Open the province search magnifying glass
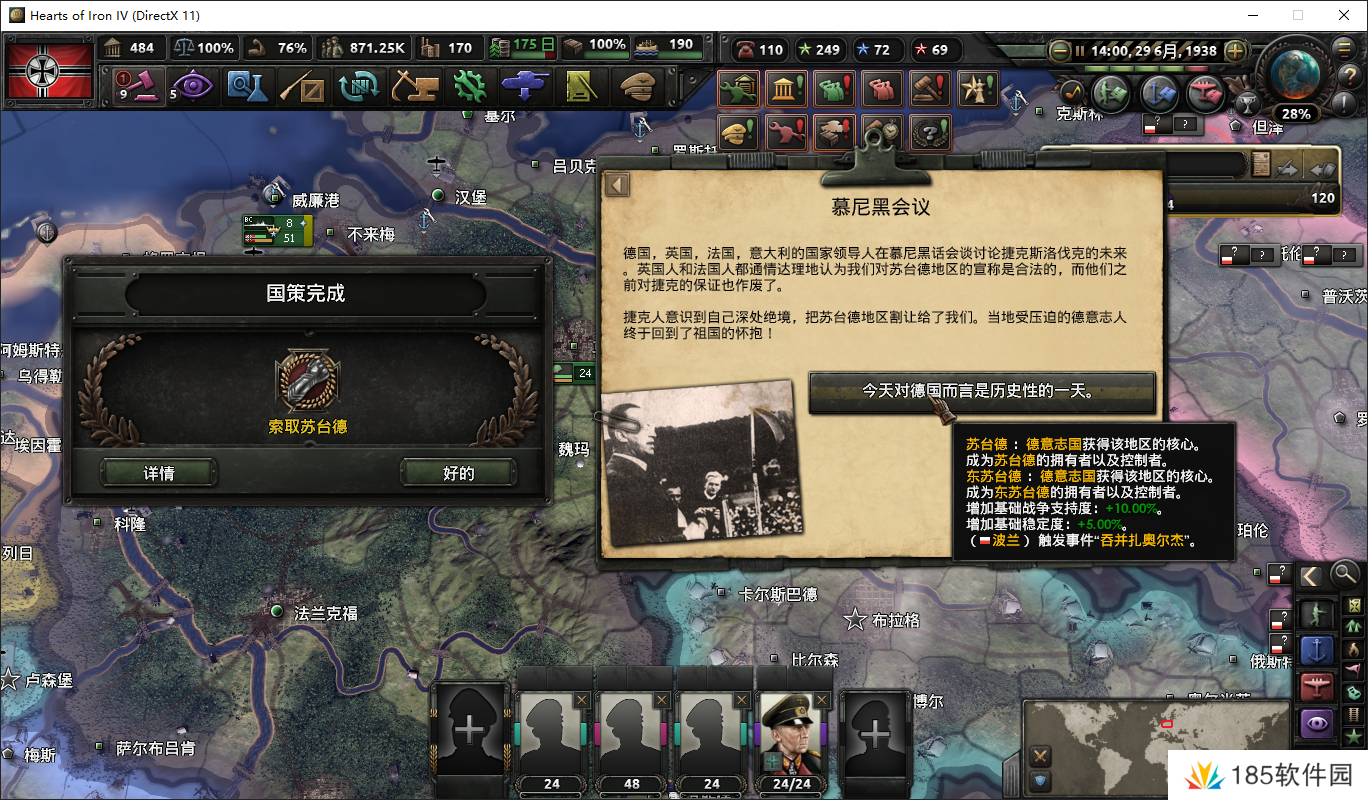Image resolution: width=1368 pixels, height=800 pixels. click(1343, 574)
